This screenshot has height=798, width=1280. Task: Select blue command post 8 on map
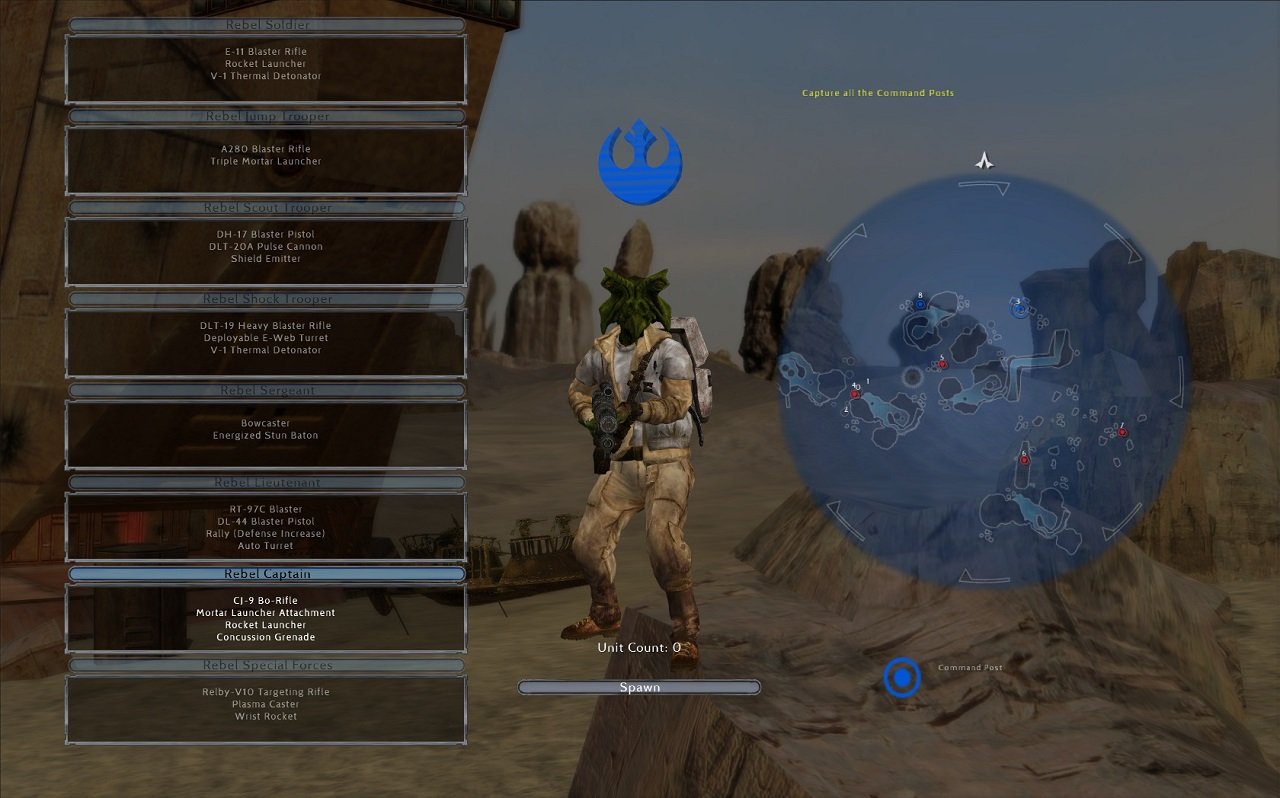(921, 304)
